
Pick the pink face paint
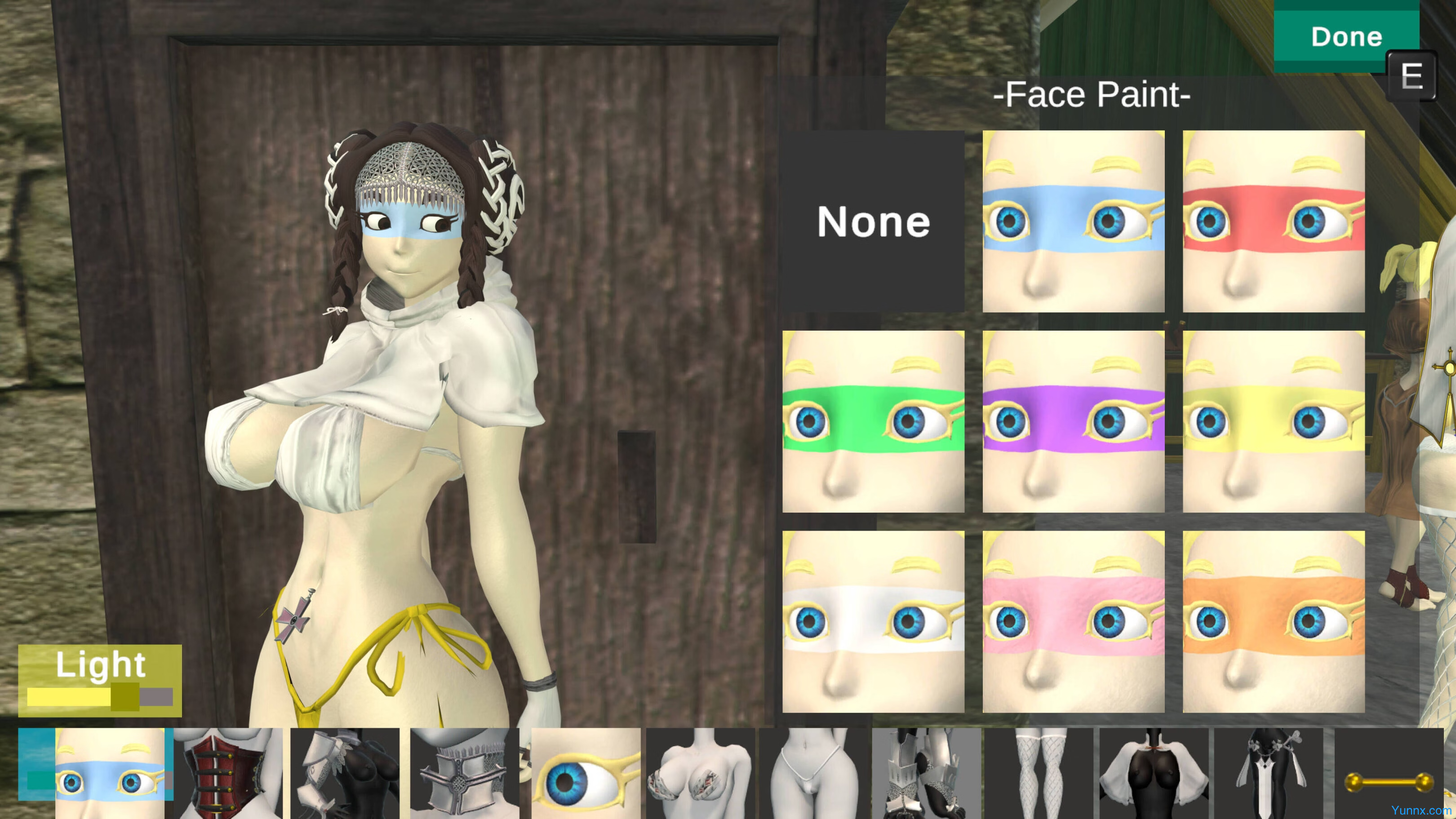pyautogui.click(x=1073, y=622)
